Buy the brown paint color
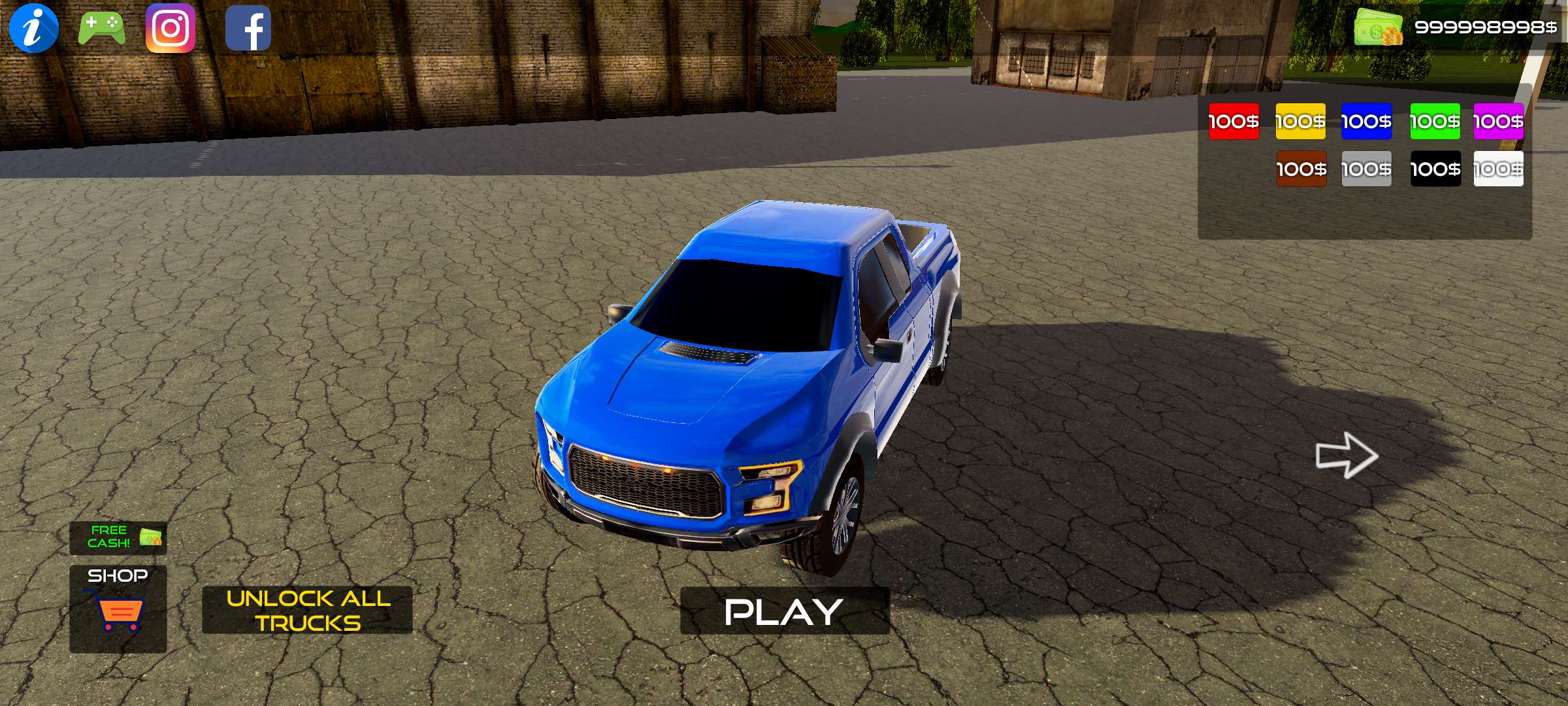 tap(1300, 169)
